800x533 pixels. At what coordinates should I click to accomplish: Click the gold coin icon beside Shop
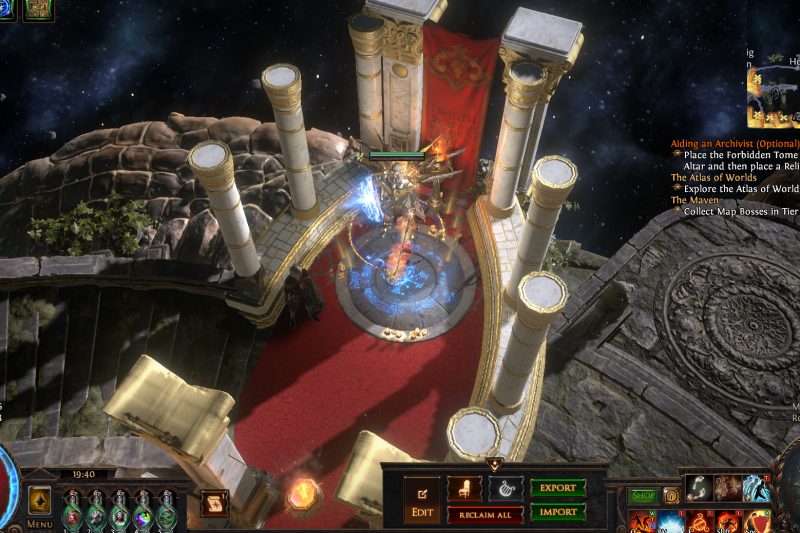pos(671,496)
